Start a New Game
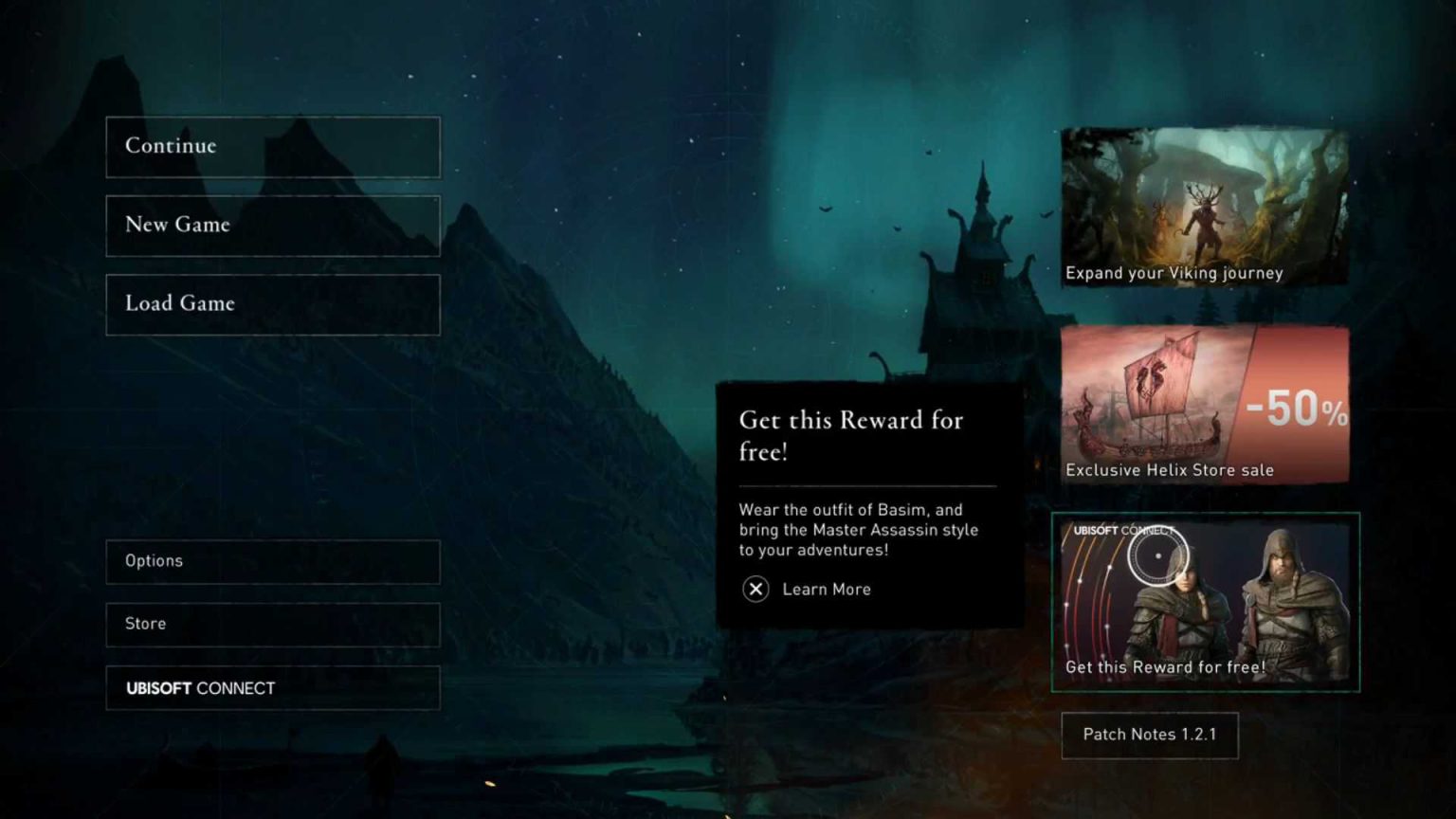This screenshot has width=1456, height=819. pos(273,225)
